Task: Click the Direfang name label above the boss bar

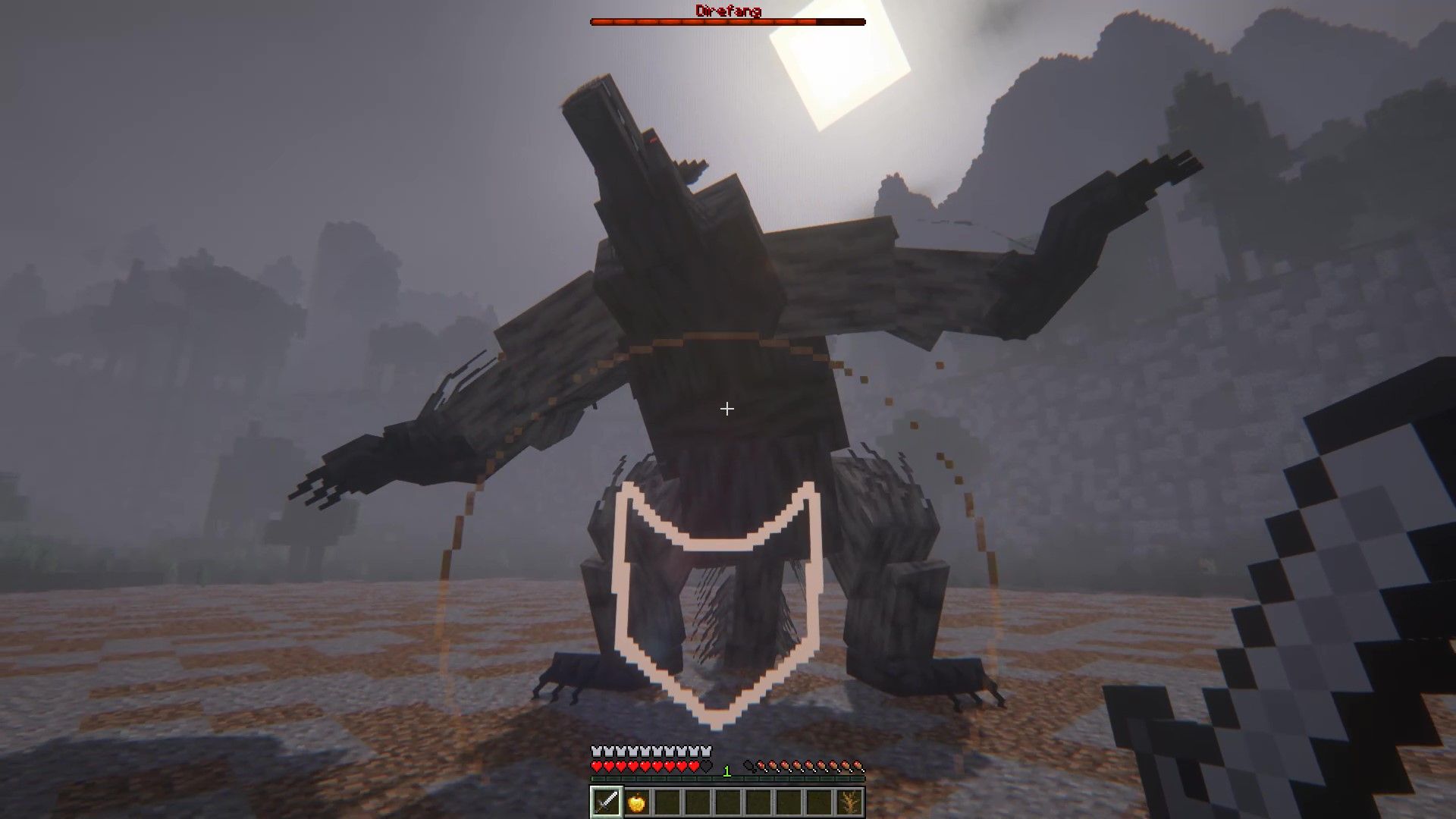Action: (x=728, y=10)
